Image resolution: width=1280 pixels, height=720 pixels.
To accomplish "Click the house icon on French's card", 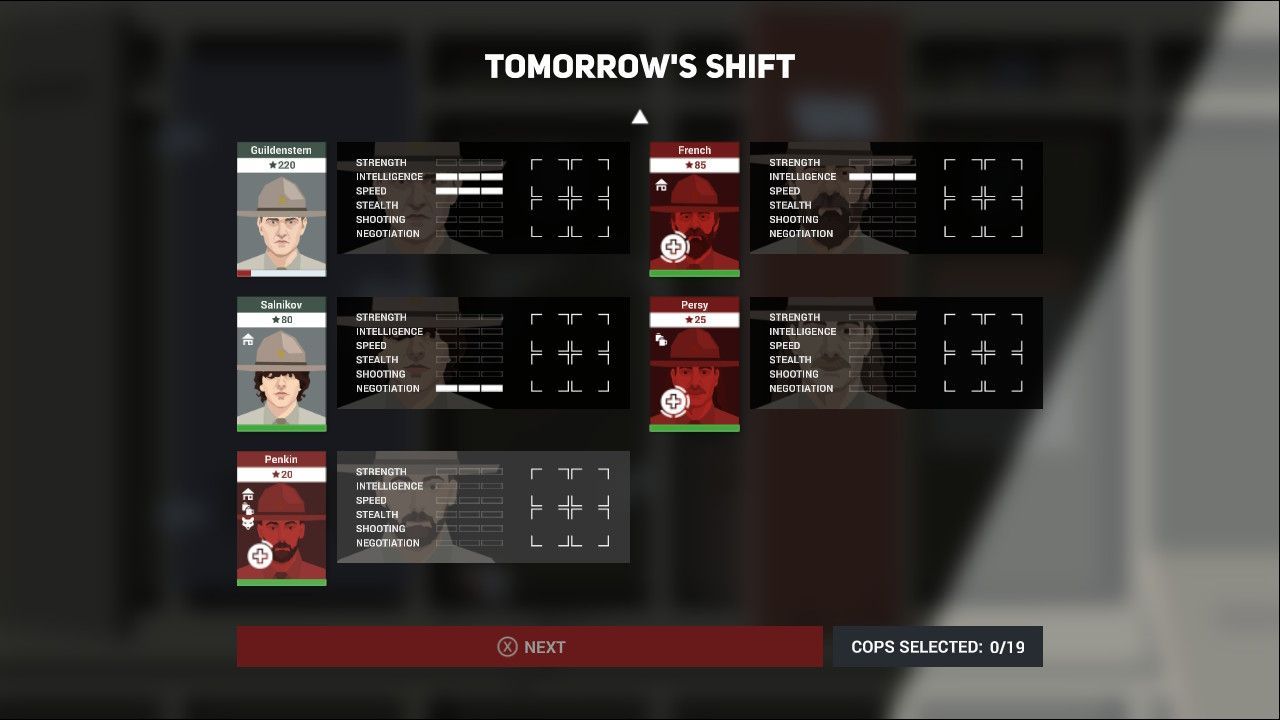I will pyautogui.click(x=660, y=184).
